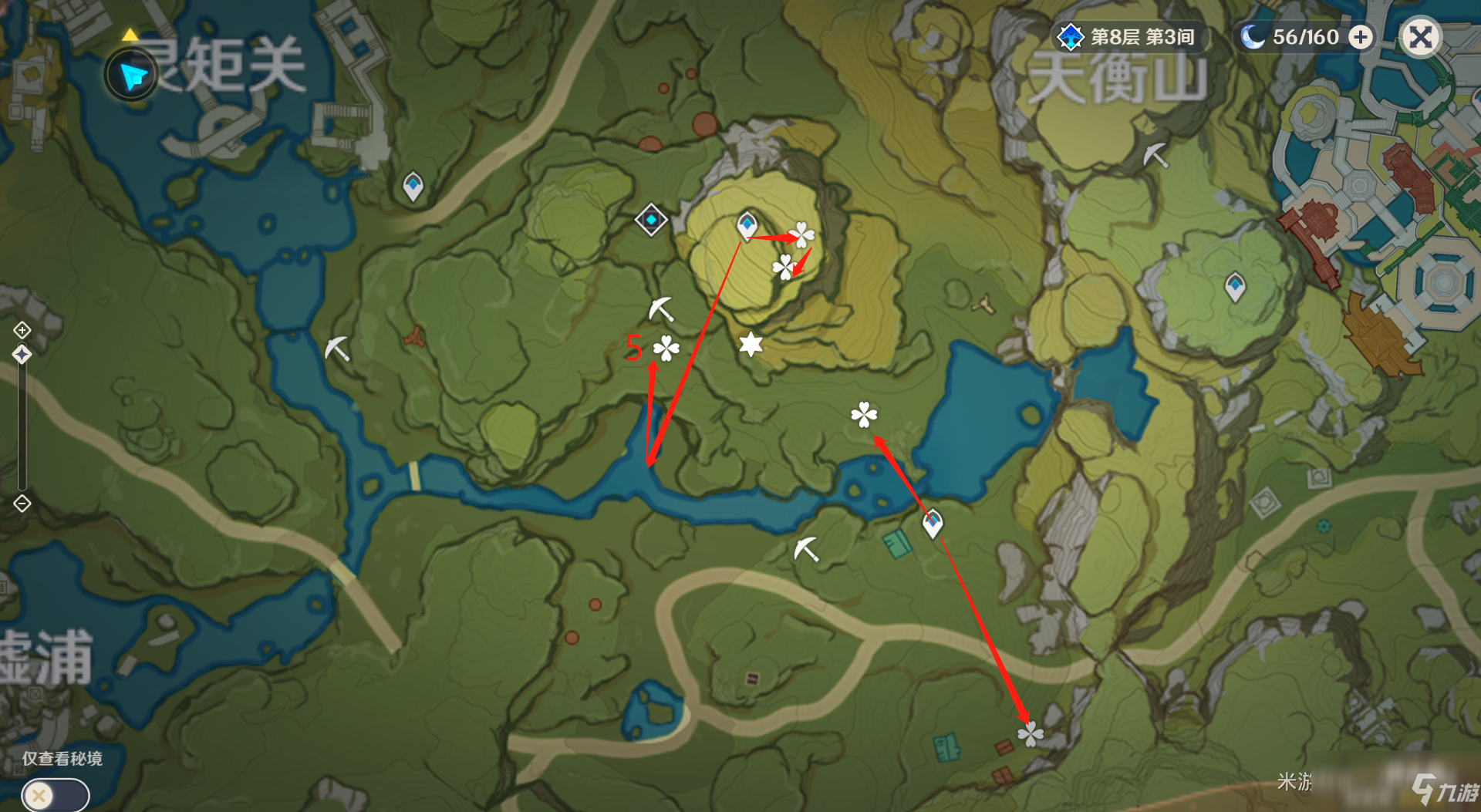Select the flower pin labeled 5
Viewport: 1481px width, 812px height.
[x=666, y=349]
